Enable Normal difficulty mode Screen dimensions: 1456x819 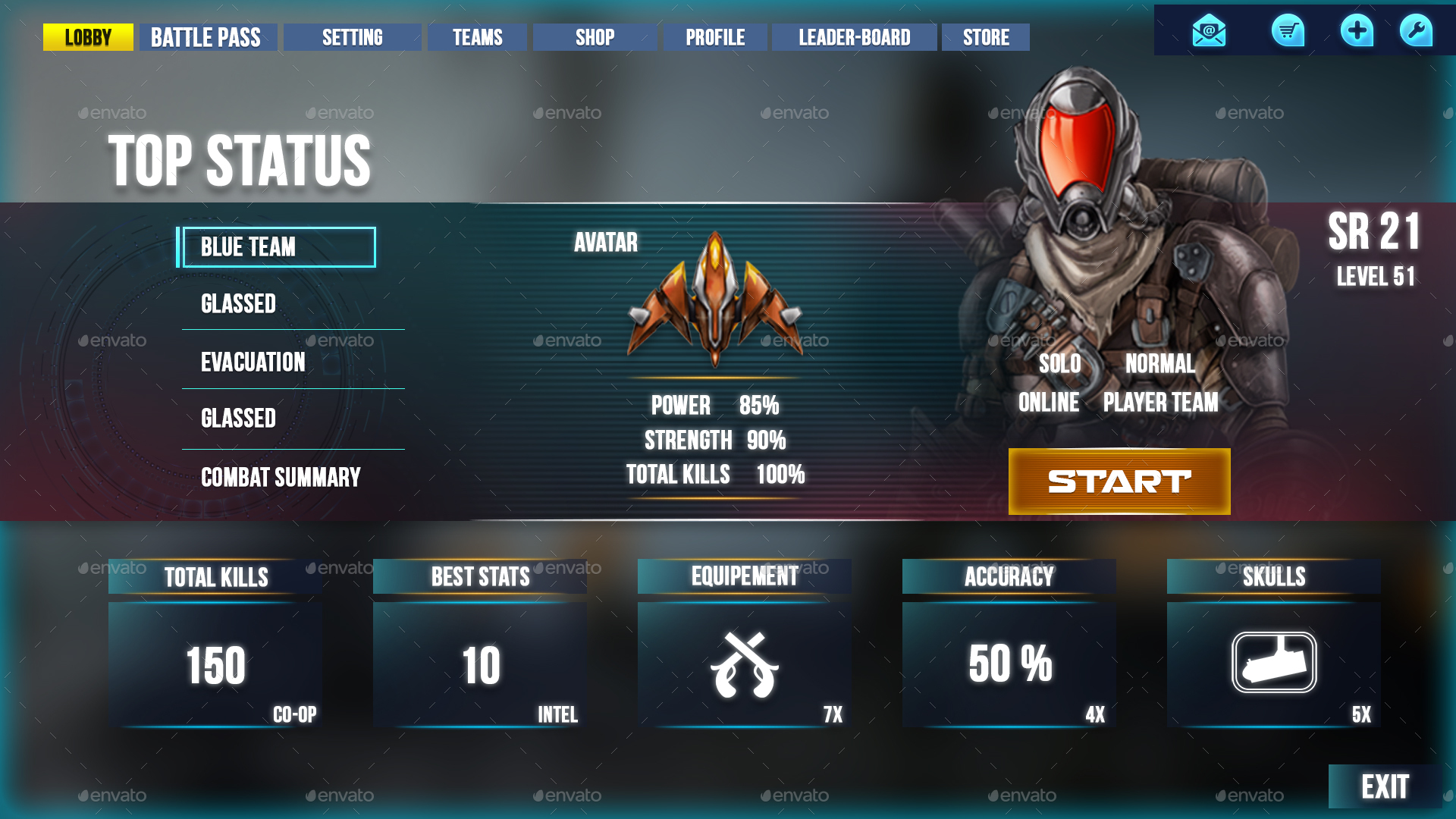coord(1161,365)
